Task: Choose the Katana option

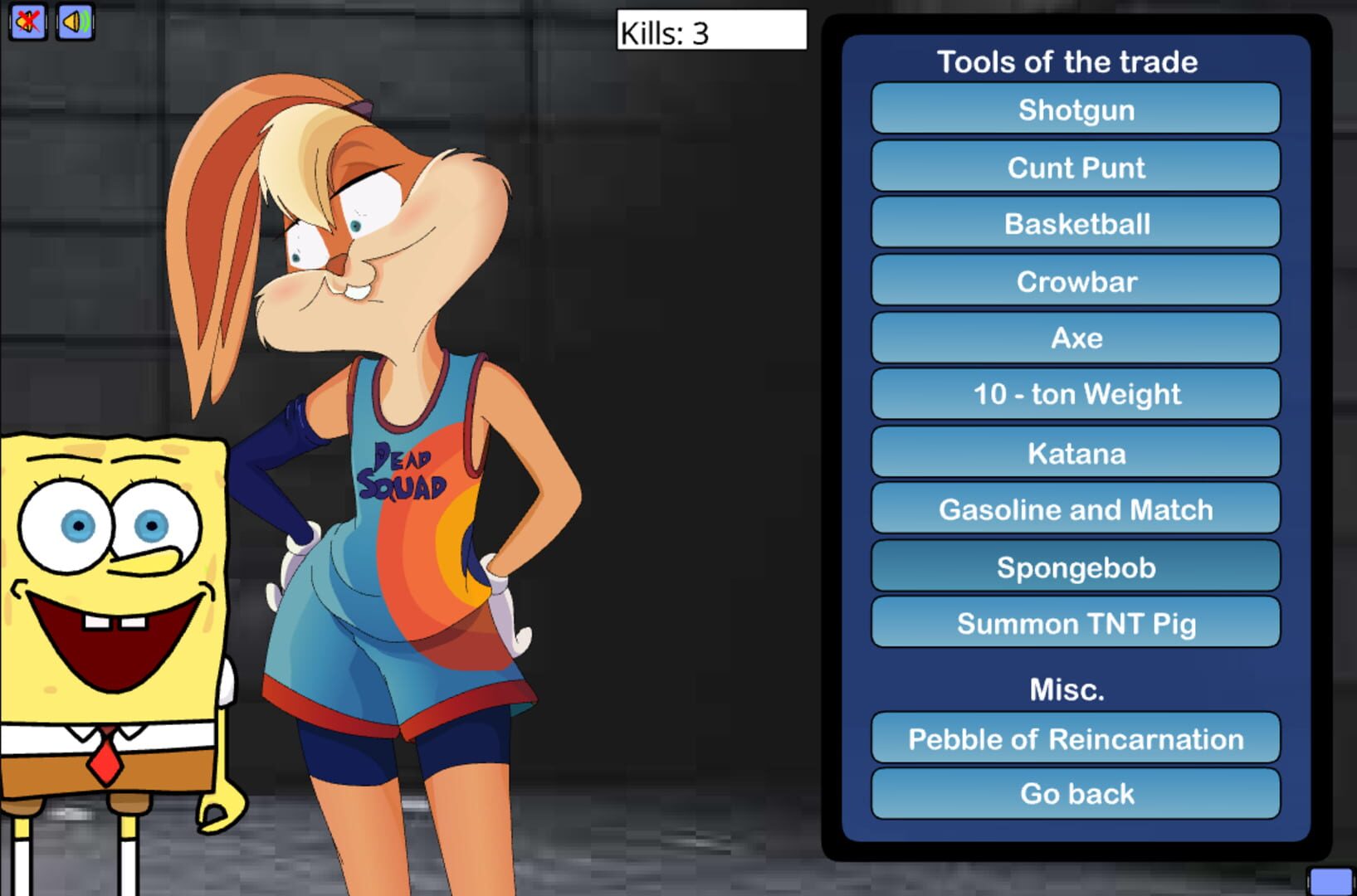Action: click(x=1075, y=453)
